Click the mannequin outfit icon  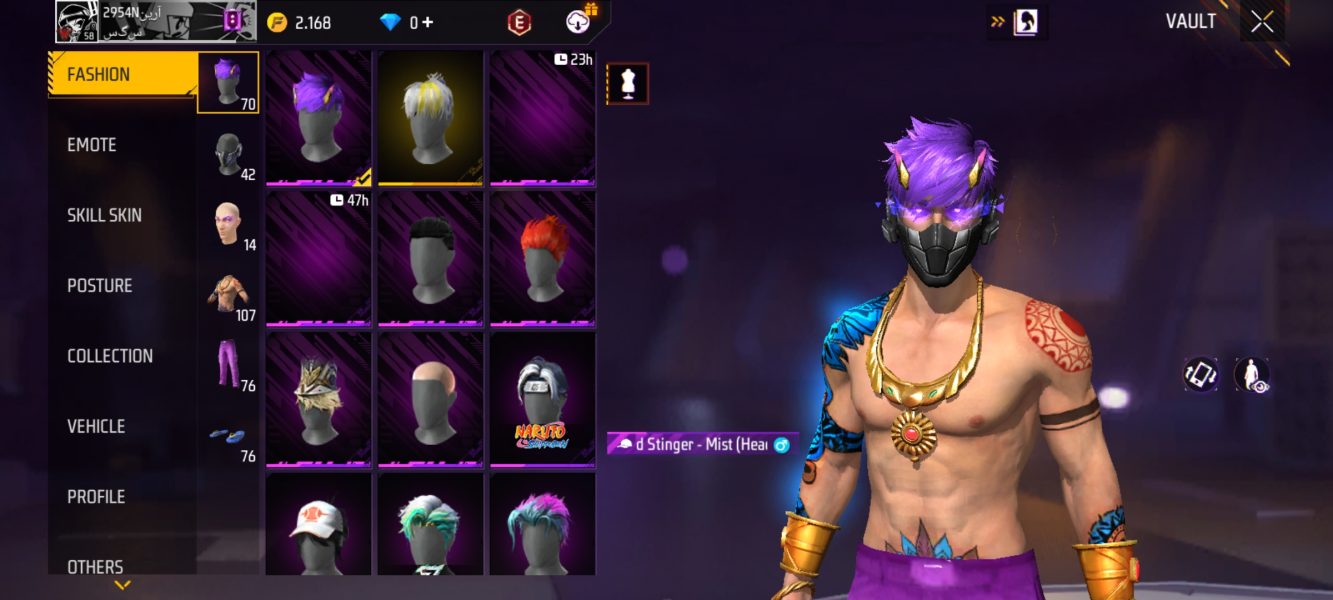pos(628,84)
